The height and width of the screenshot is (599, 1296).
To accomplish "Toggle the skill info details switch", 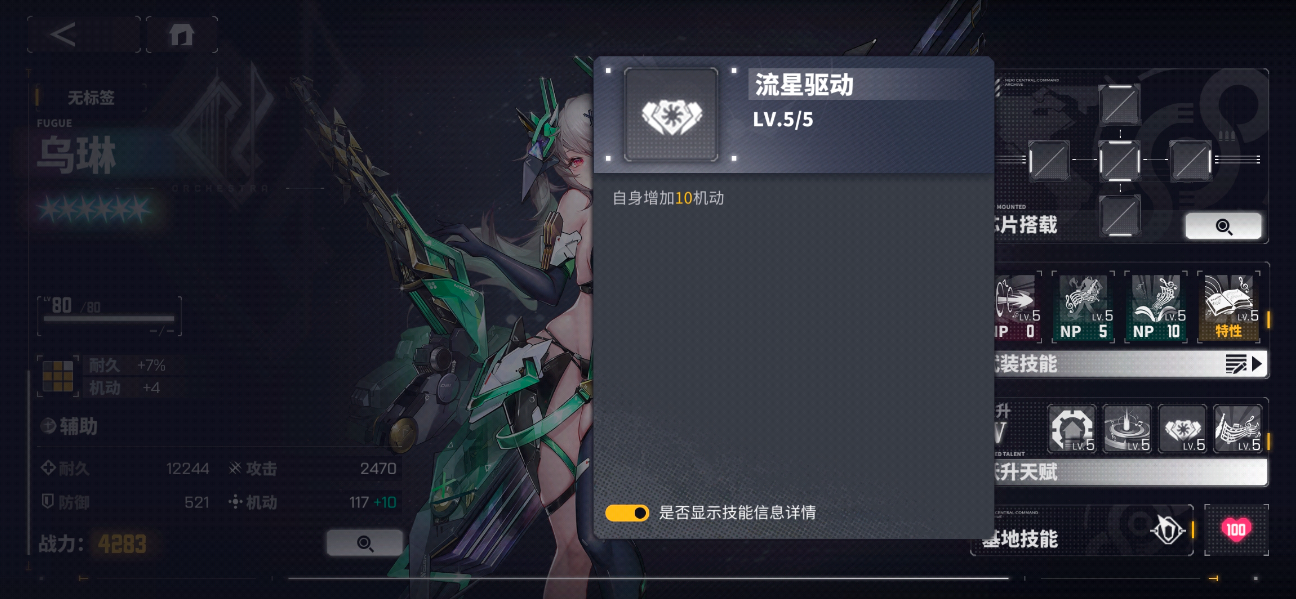I will click(627, 513).
